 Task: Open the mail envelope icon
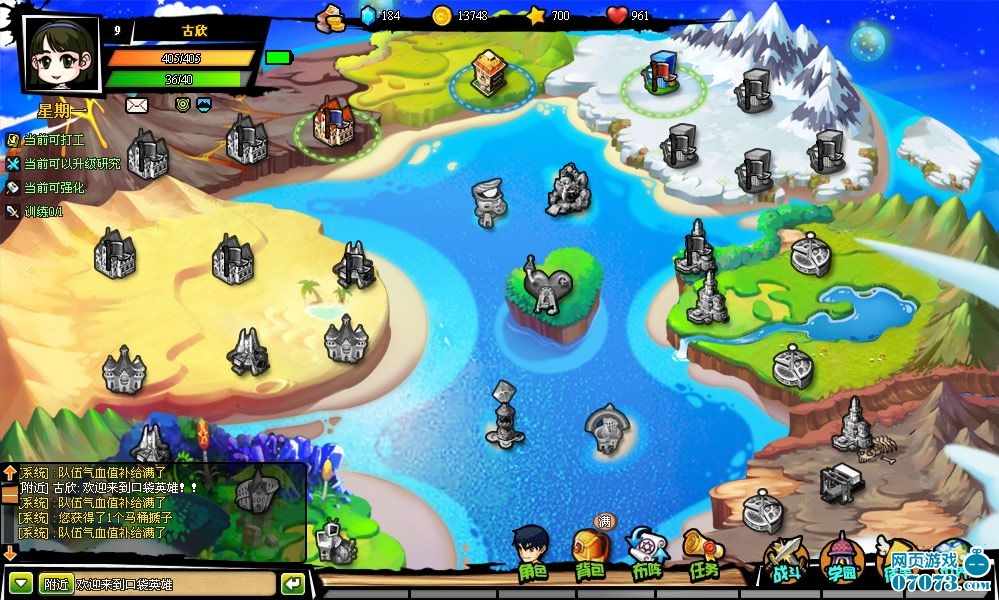[x=136, y=104]
